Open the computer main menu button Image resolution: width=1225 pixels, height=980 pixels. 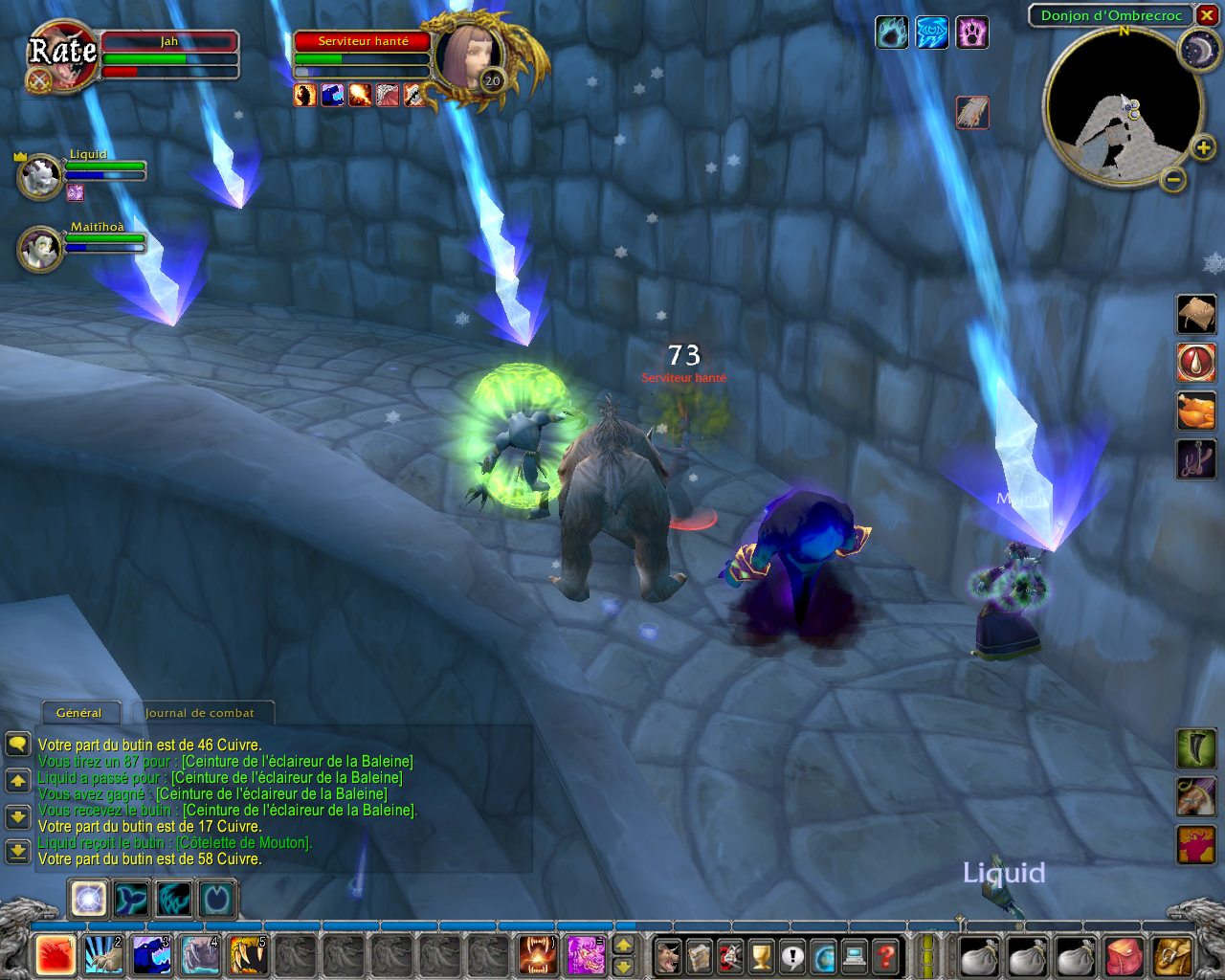tap(855, 955)
